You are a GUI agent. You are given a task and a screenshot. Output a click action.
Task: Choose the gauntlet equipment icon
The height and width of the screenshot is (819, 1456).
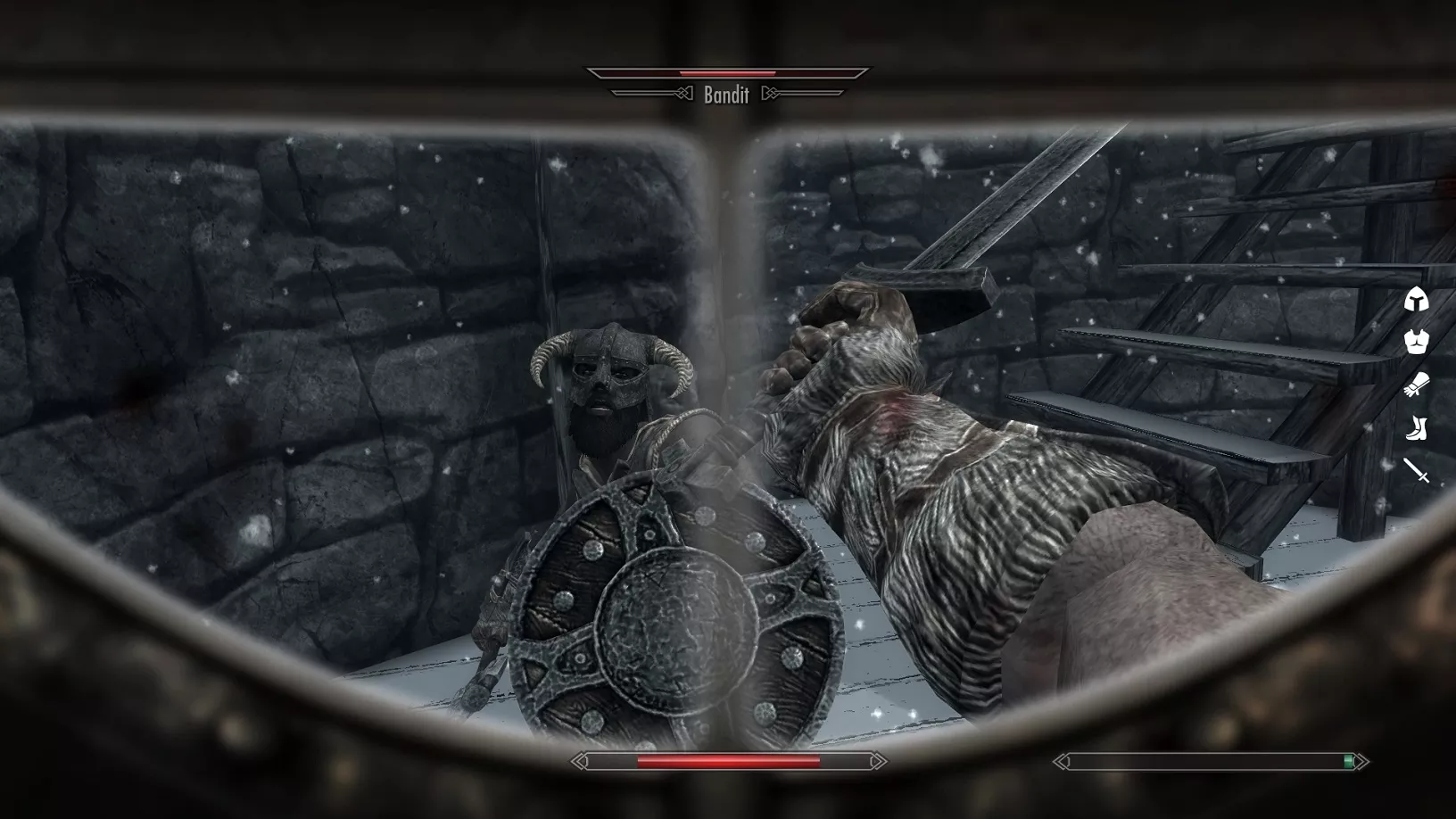click(x=1416, y=385)
